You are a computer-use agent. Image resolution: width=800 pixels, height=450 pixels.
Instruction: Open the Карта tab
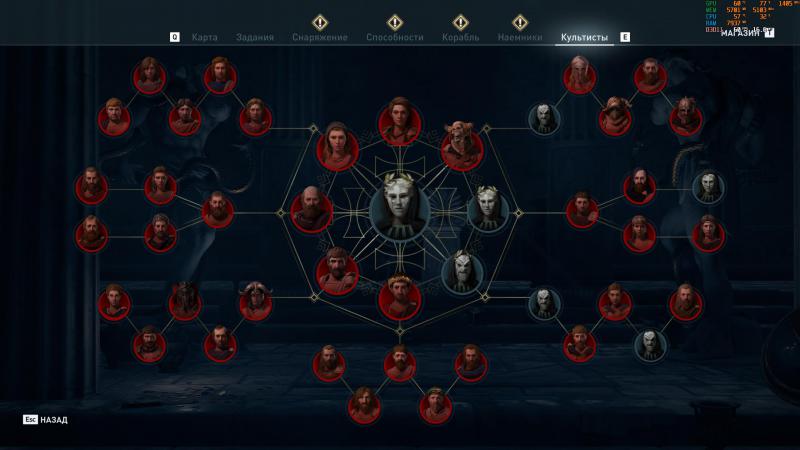pos(204,37)
